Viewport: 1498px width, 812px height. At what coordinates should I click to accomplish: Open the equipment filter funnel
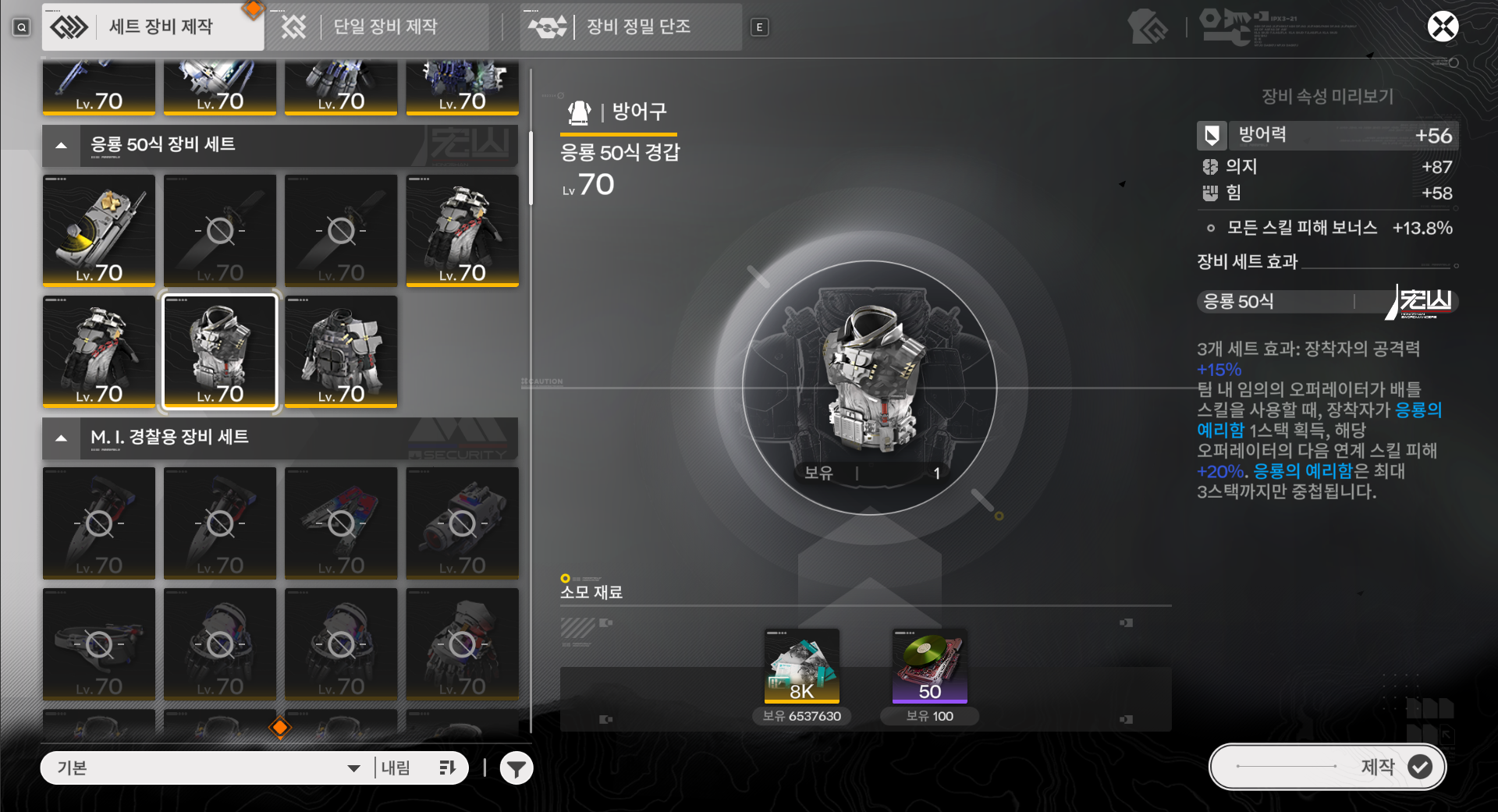[516, 768]
